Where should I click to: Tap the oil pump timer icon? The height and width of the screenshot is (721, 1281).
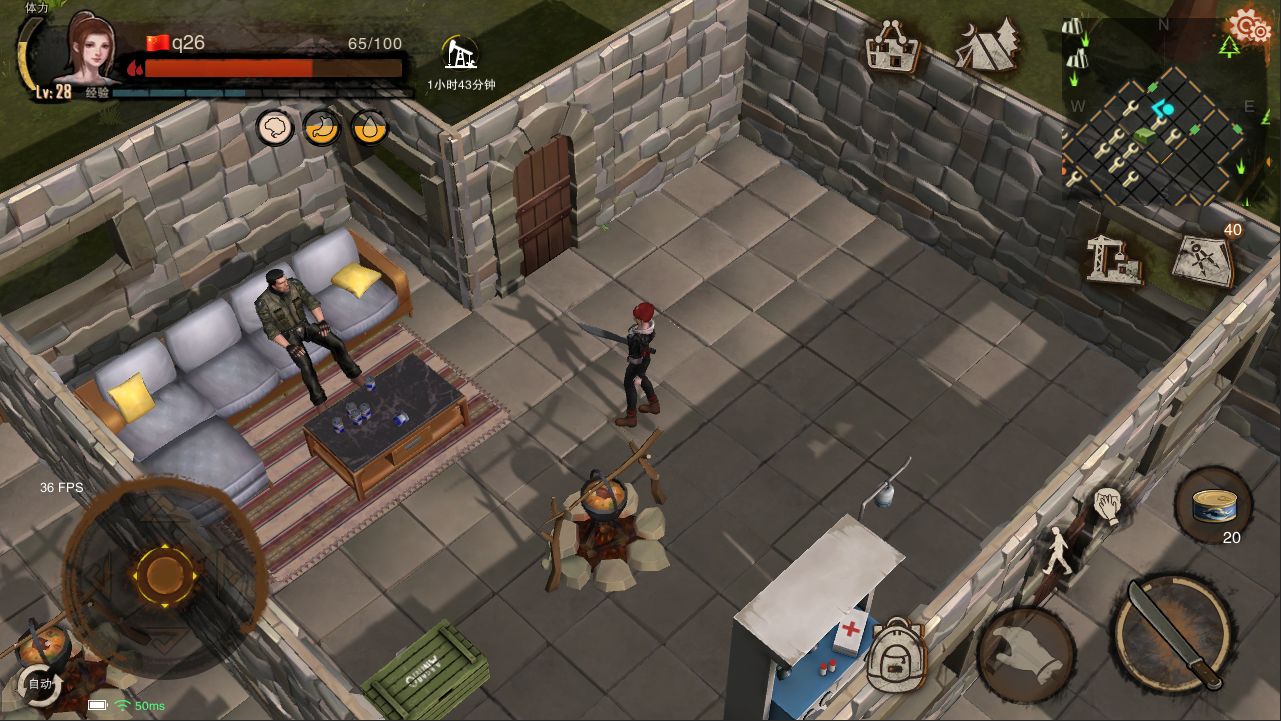460,53
